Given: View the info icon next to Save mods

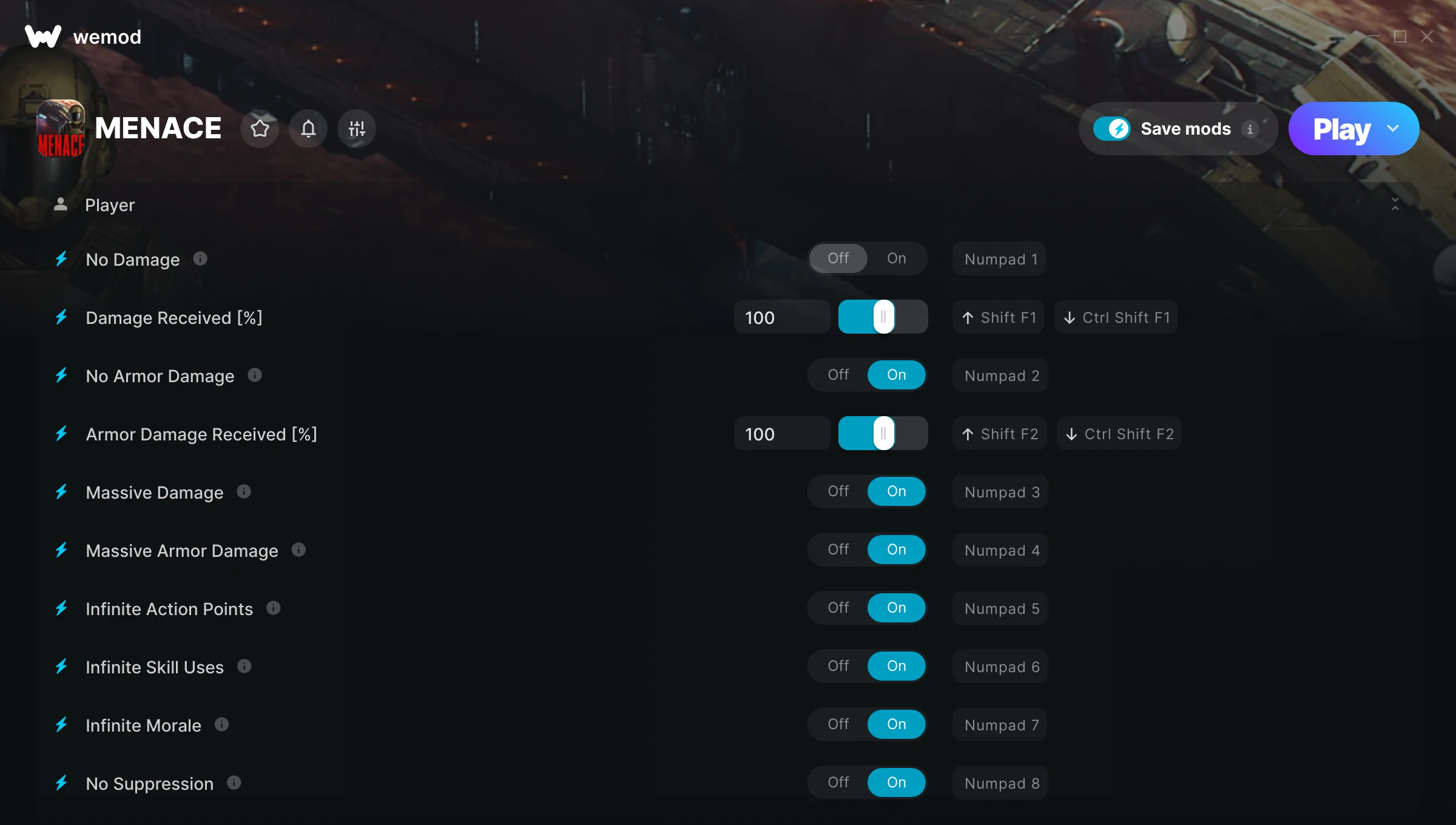Looking at the screenshot, I should pos(1252,129).
